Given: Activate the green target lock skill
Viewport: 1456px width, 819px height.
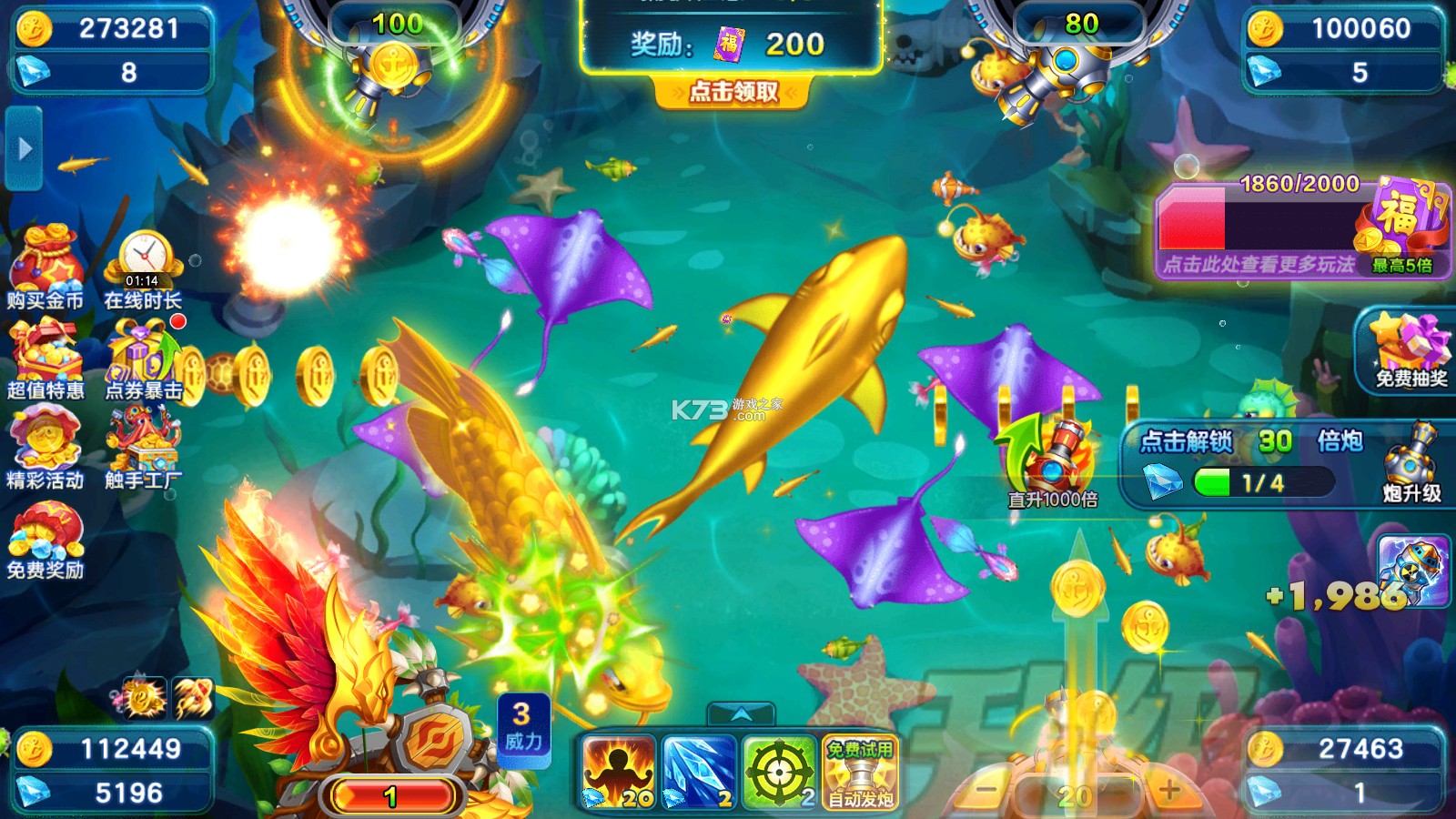Looking at the screenshot, I should click(779, 773).
